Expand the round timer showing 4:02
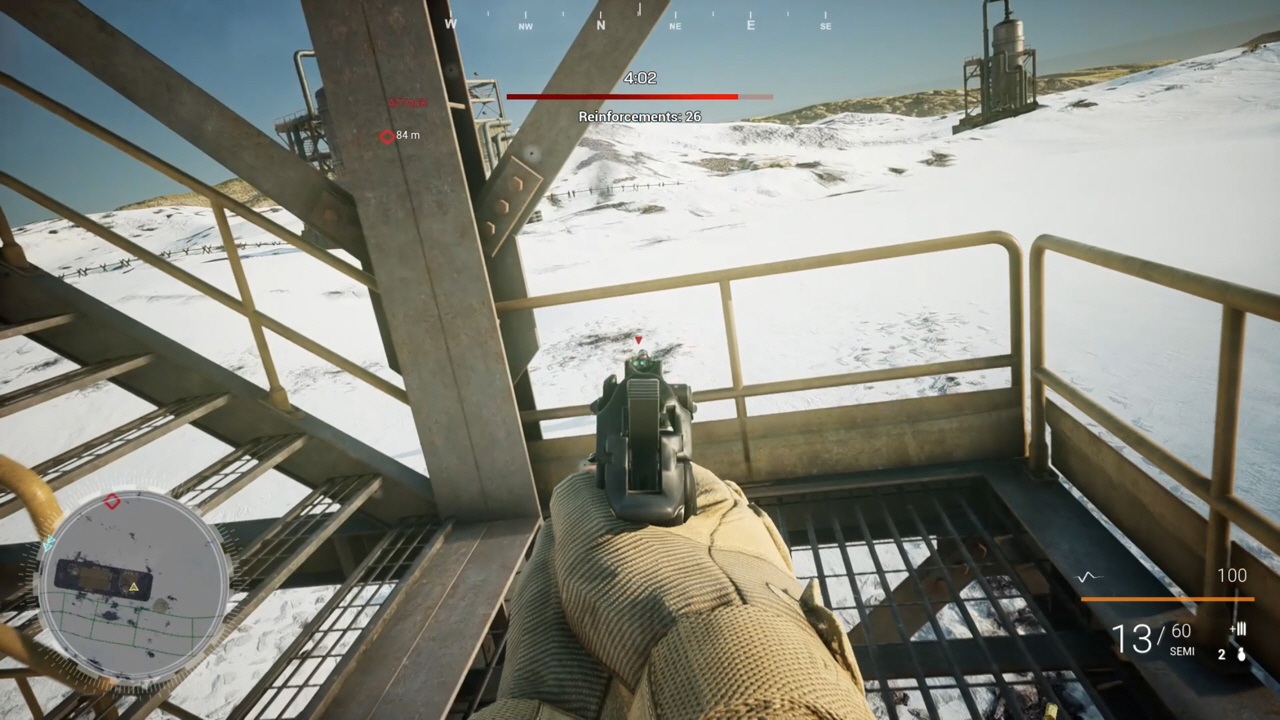 (x=639, y=77)
